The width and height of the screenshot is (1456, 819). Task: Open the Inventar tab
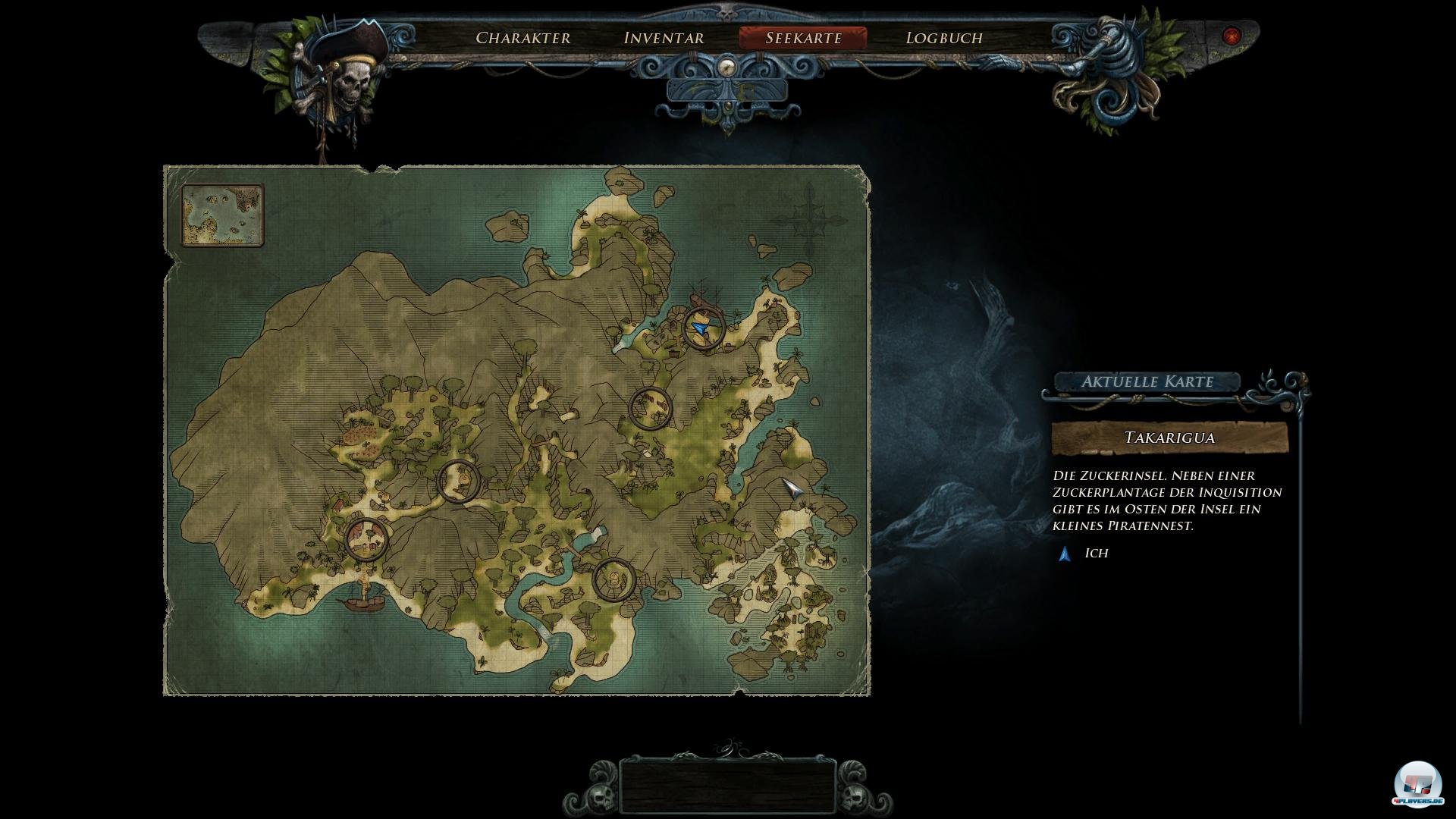point(664,38)
